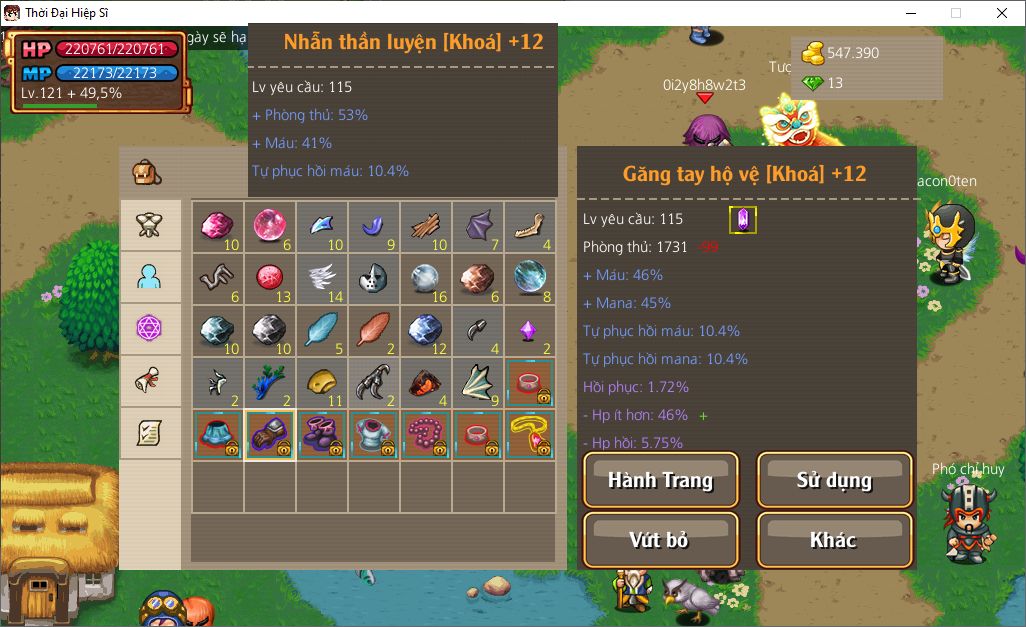Click the Hành Trang button

click(660, 480)
